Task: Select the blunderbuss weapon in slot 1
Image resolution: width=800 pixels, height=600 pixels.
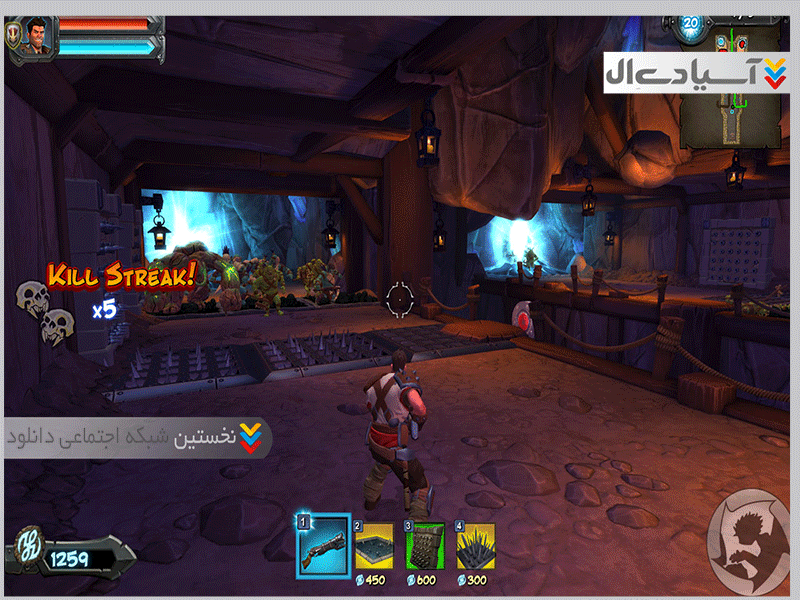Action: [x=323, y=546]
